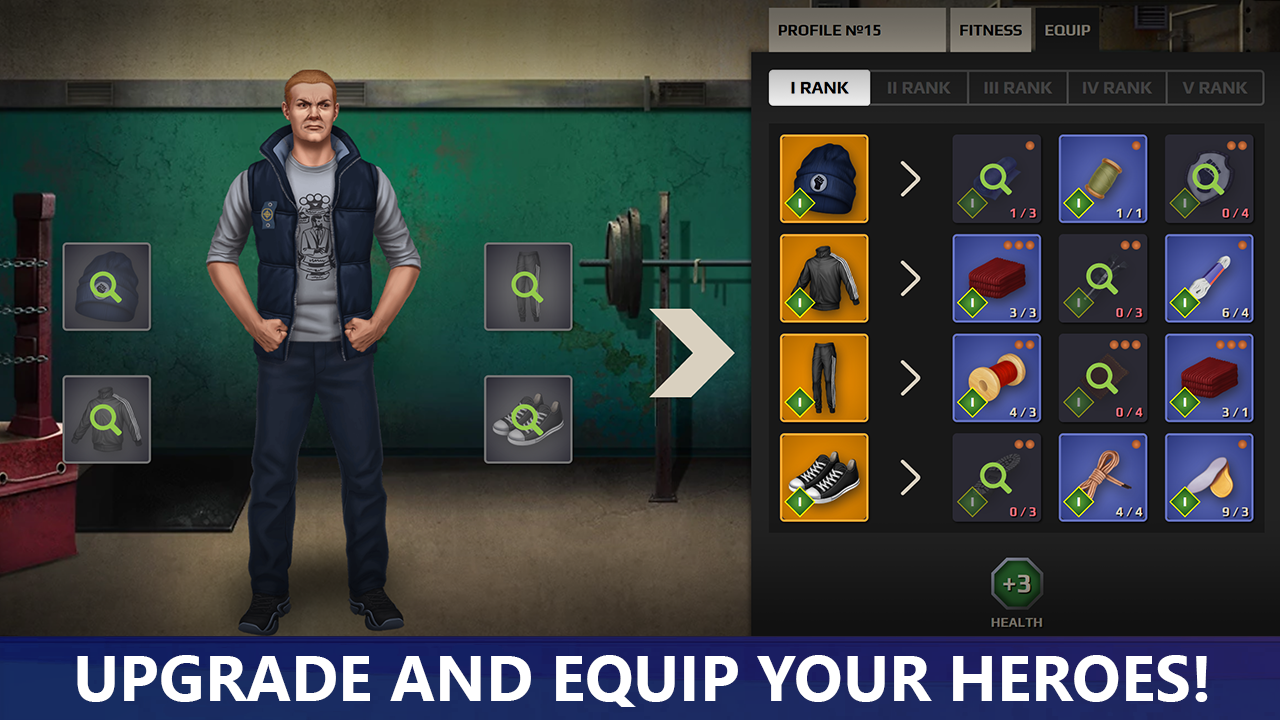Viewport: 1280px width, 720px height.
Task: Switch to the FITNESS tab
Action: coord(990,30)
